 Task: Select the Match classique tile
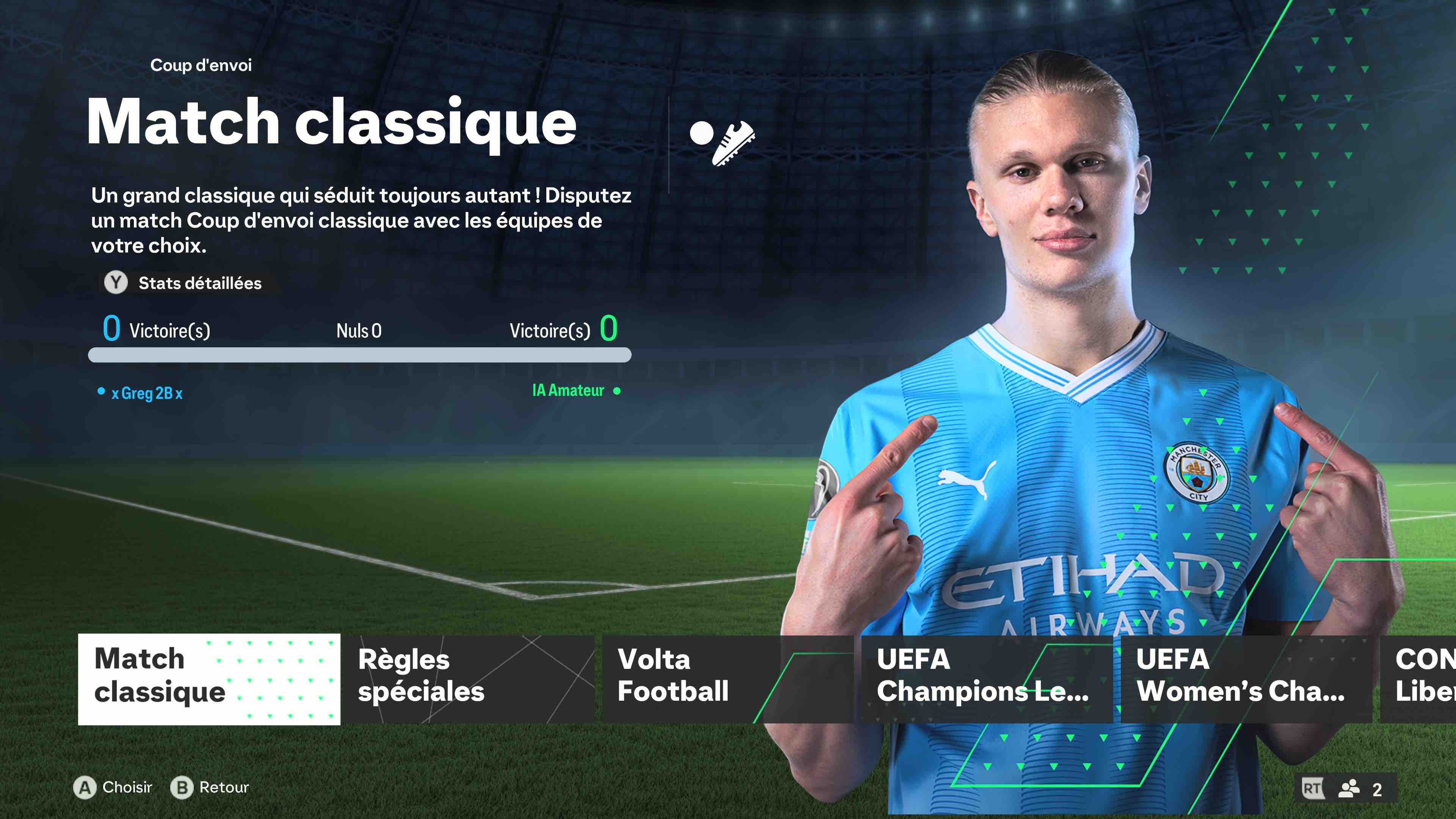tap(209, 679)
